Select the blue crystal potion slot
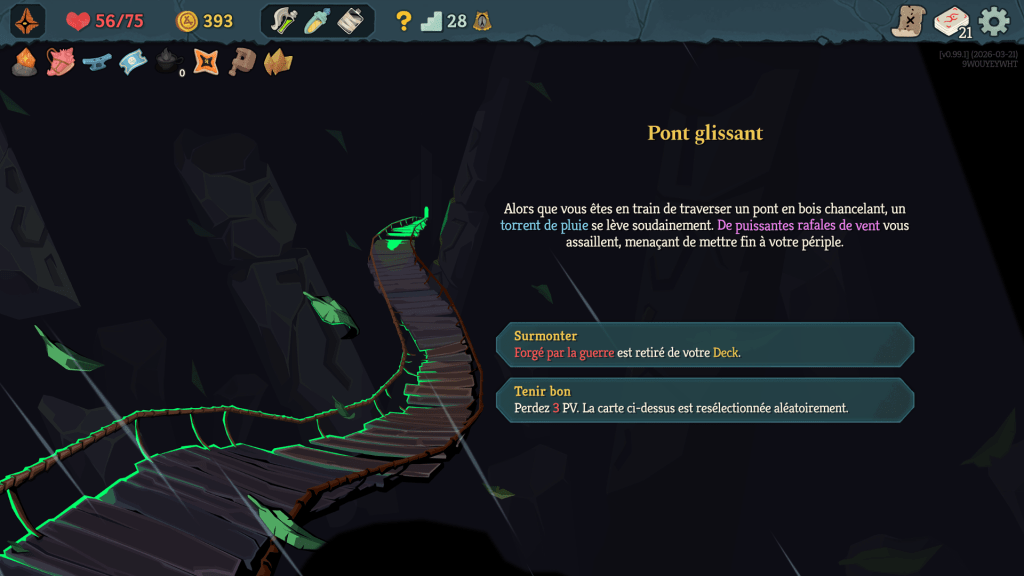This screenshot has width=1024, height=576. point(317,21)
